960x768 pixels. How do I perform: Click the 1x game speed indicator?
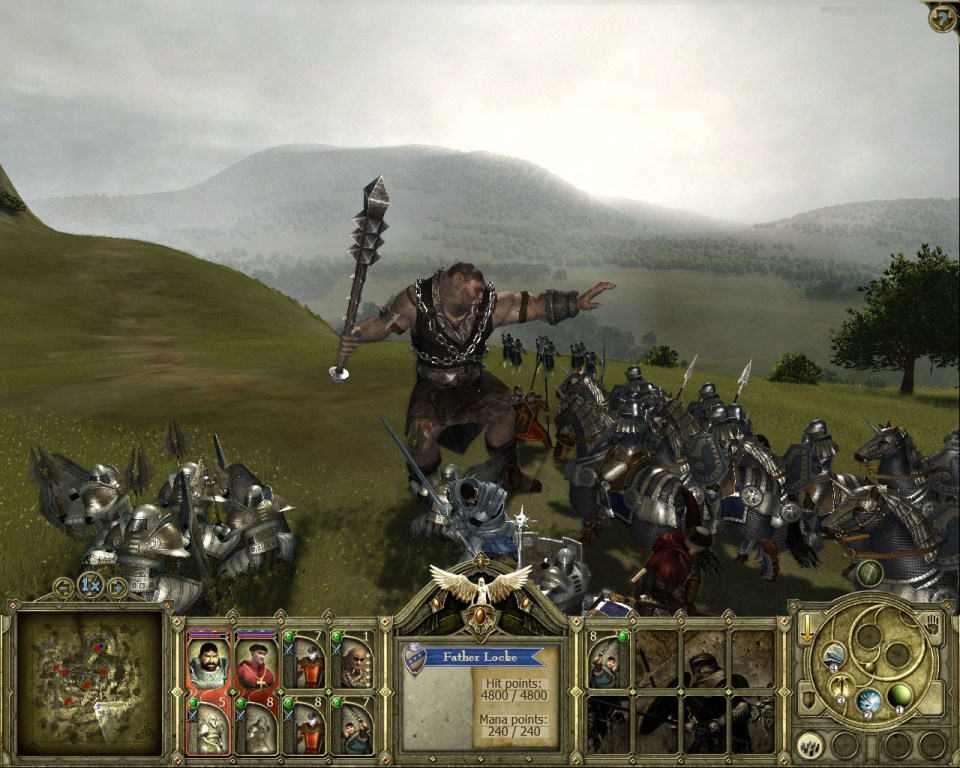90,585
